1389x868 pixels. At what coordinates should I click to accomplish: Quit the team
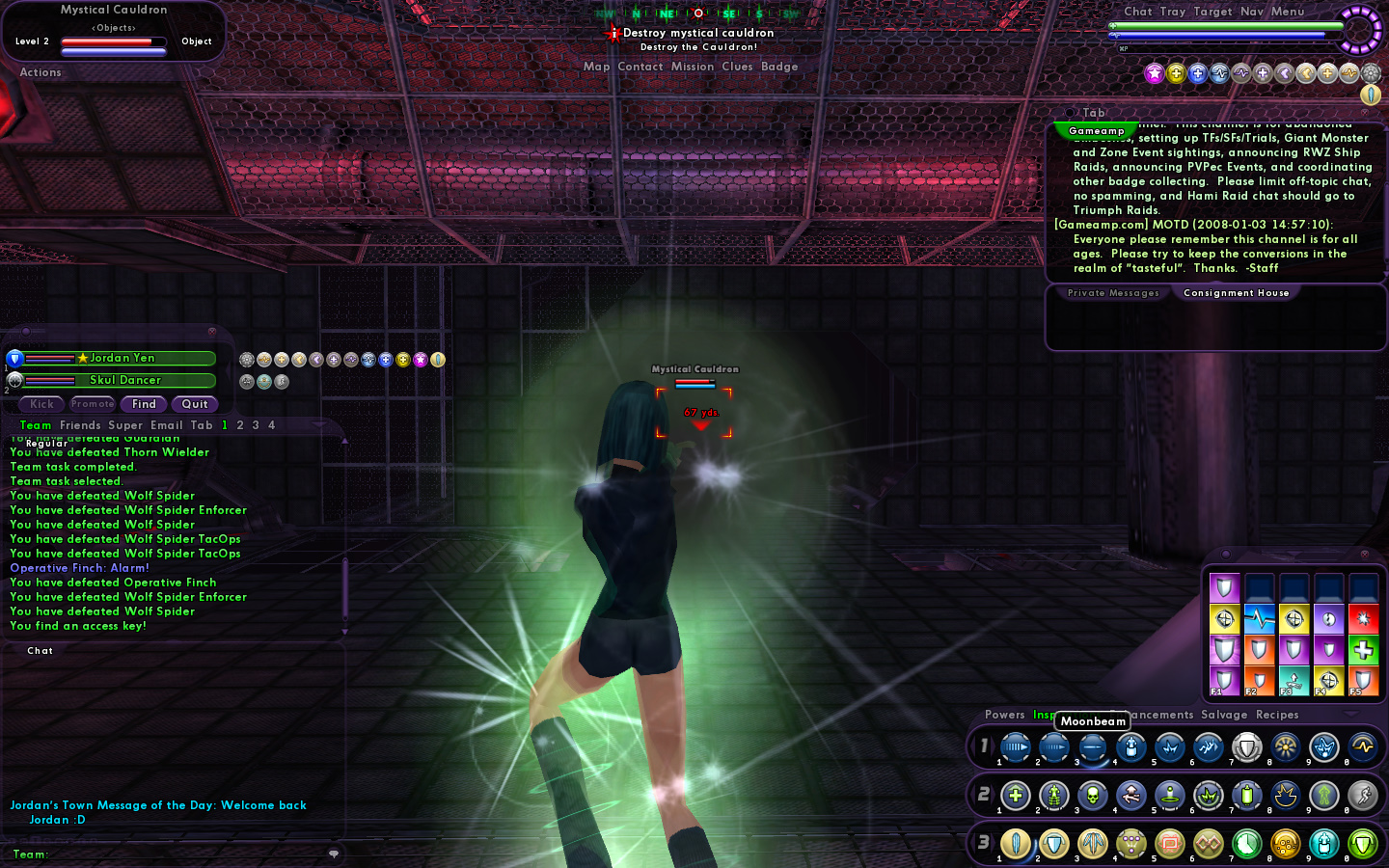click(x=195, y=404)
